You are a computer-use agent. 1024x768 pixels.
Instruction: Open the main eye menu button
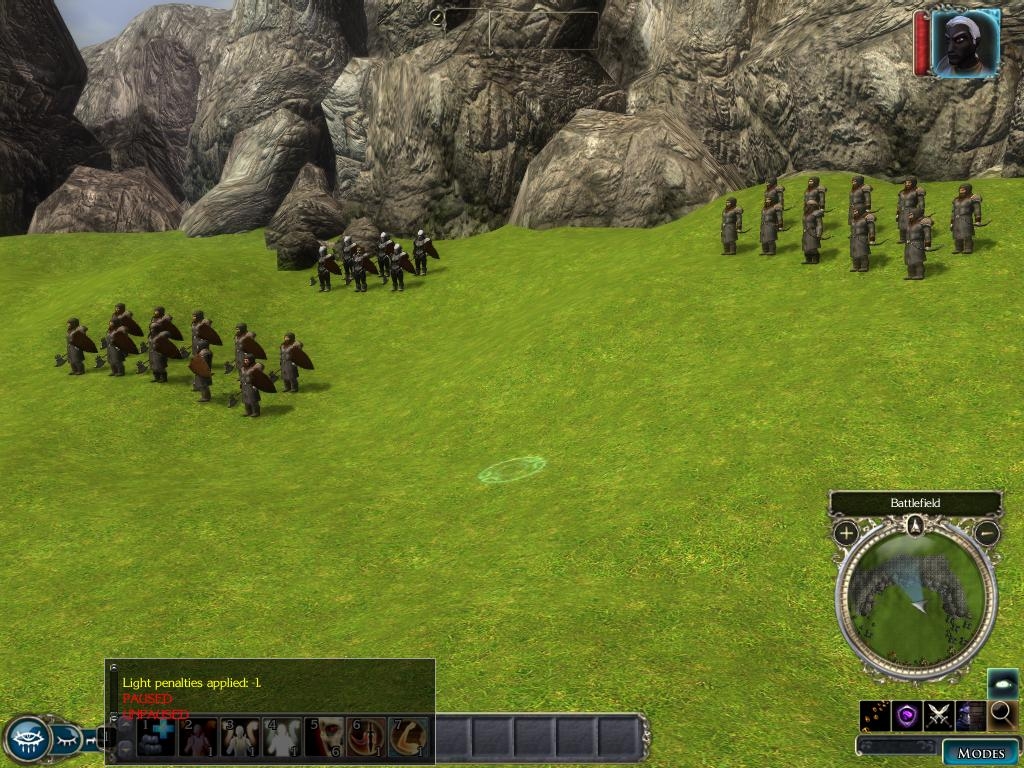[27, 739]
